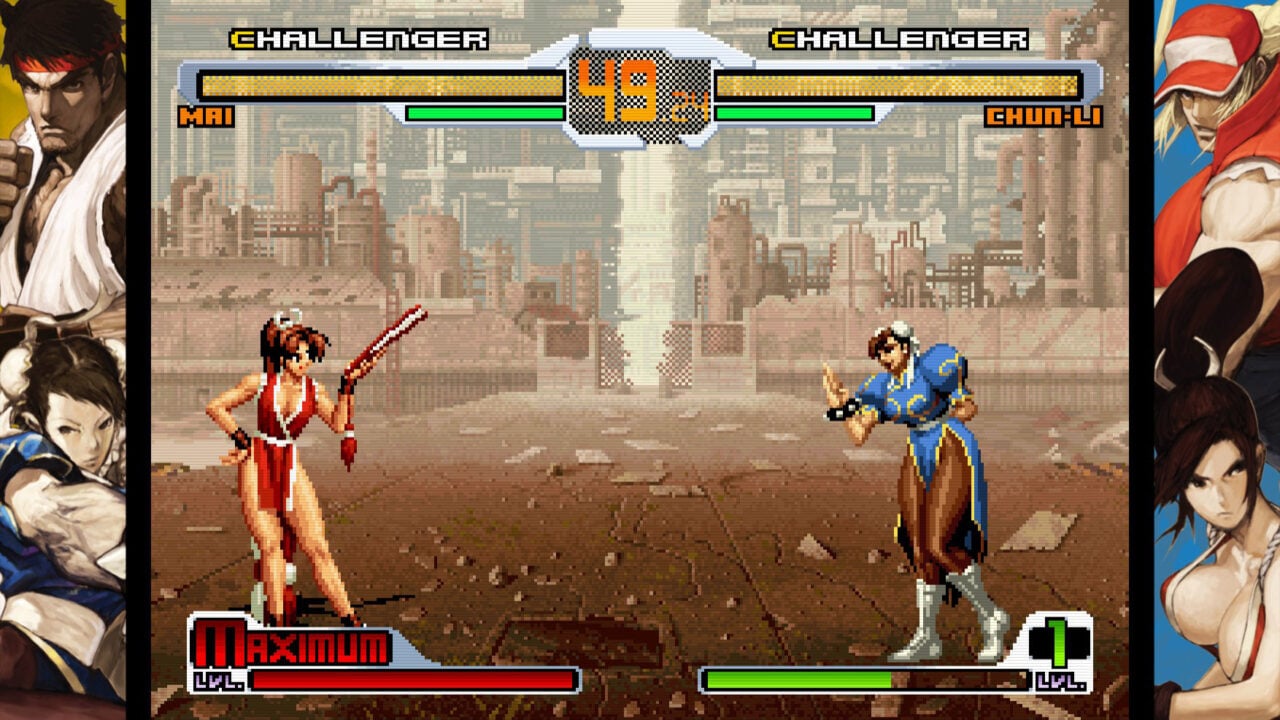The width and height of the screenshot is (1280, 720).
Task: Click the Mai artwork on the right border
Action: [x=1215, y=520]
